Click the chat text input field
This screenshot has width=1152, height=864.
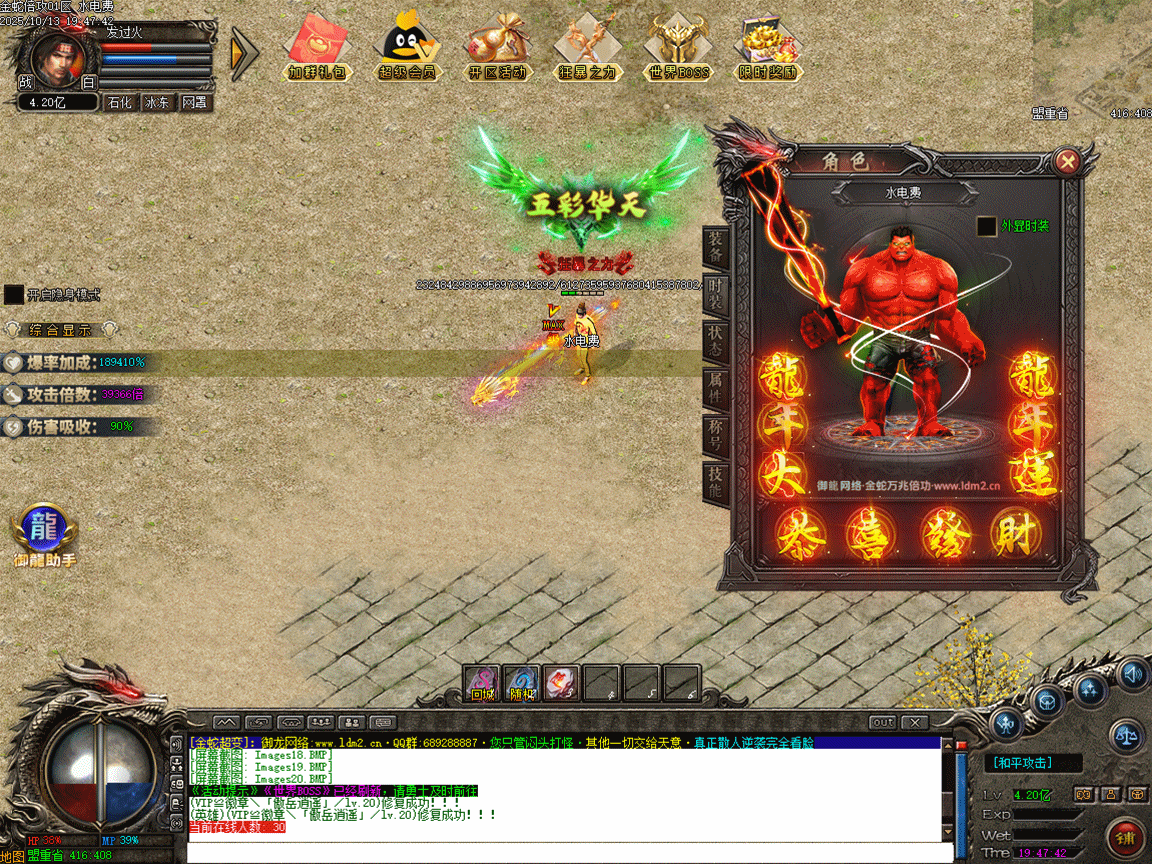click(x=560, y=853)
